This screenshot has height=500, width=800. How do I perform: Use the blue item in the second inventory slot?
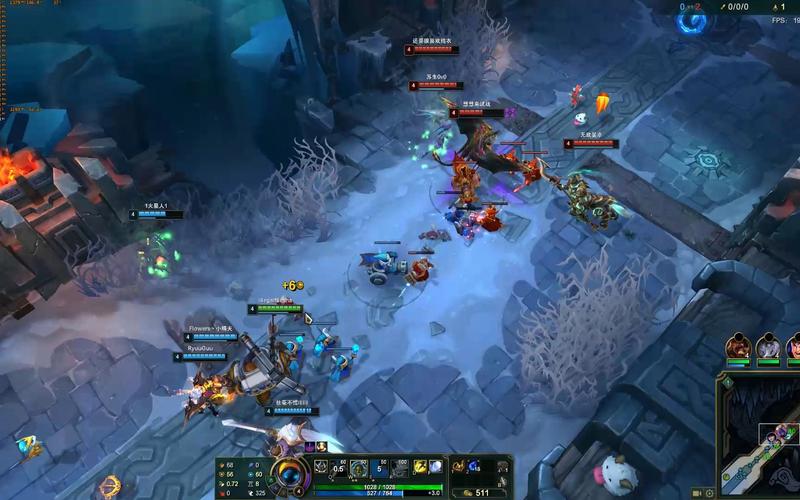click(474, 466)
